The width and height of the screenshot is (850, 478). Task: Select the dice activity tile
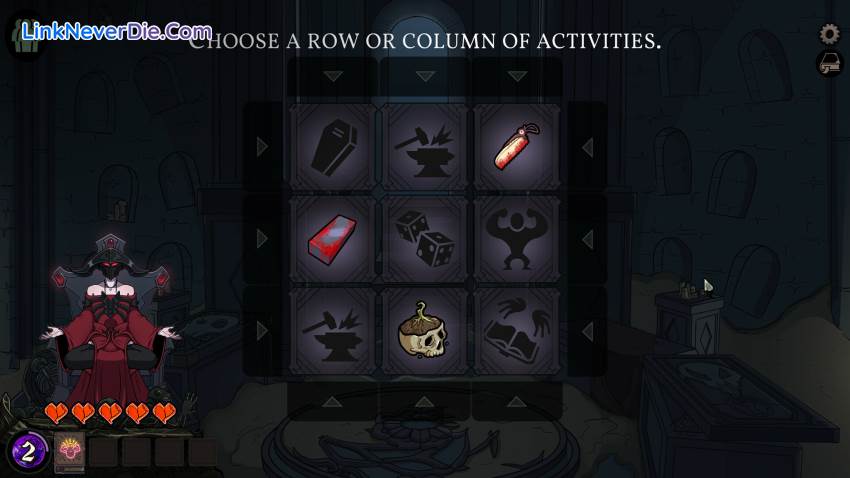coord(425,239)
